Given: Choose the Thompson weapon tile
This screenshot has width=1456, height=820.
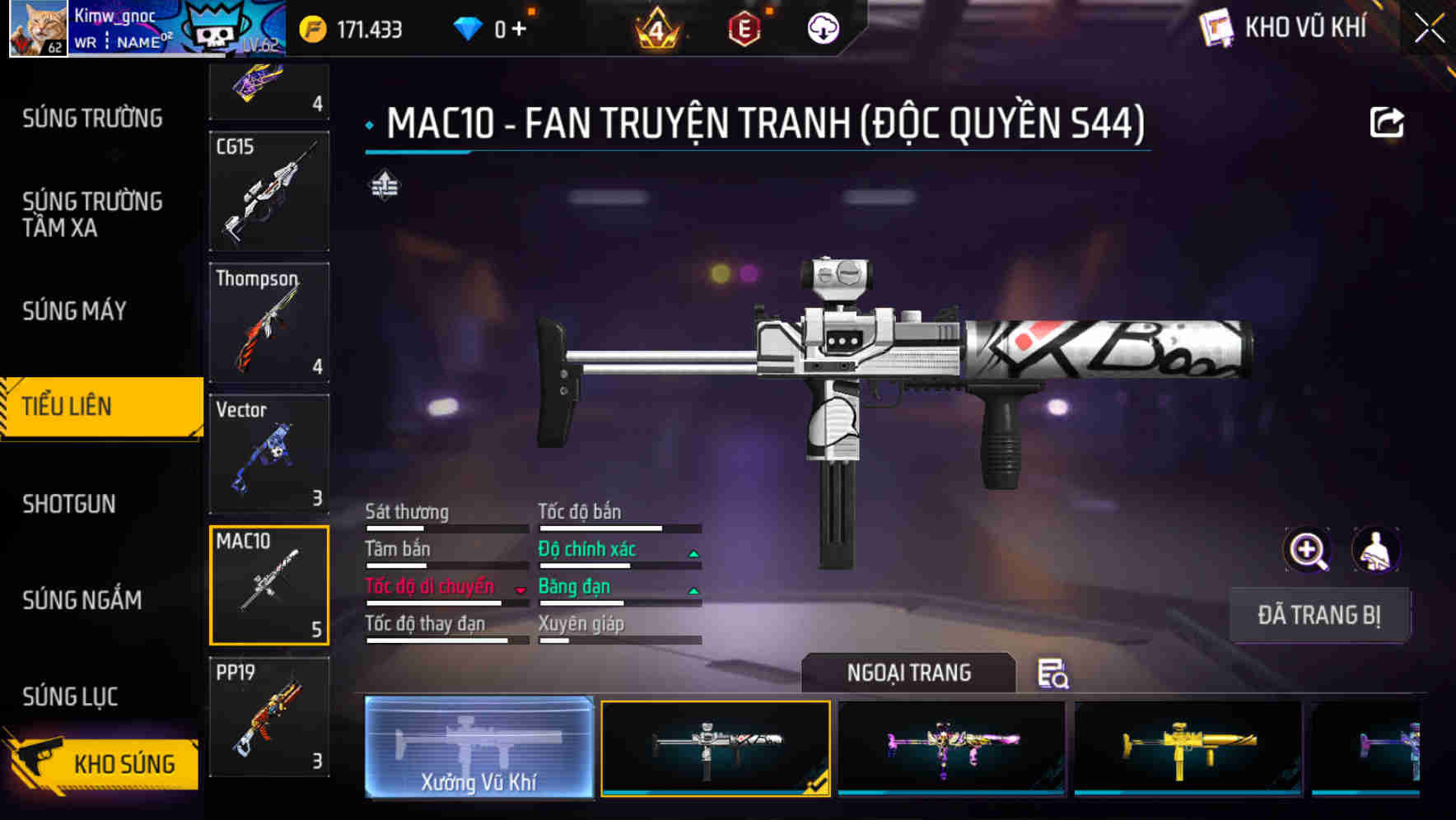Looking at the screenshot, I should 269,322.
